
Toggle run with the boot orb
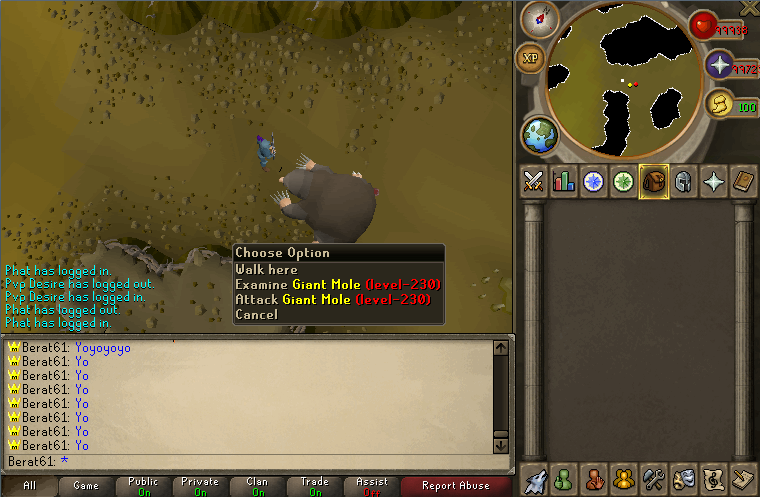718,103
